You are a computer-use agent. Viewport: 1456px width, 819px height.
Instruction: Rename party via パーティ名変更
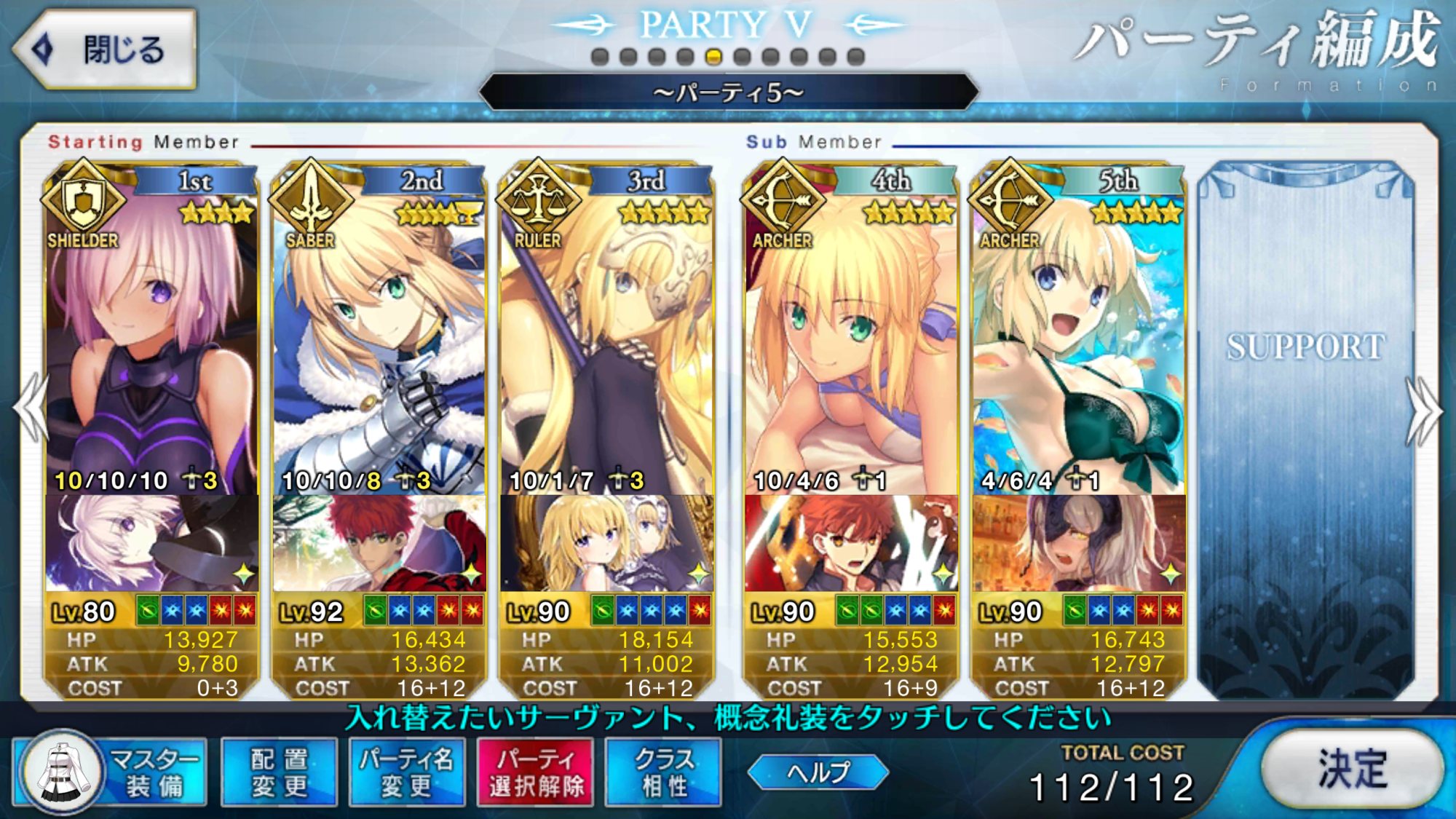pos(406,772)
